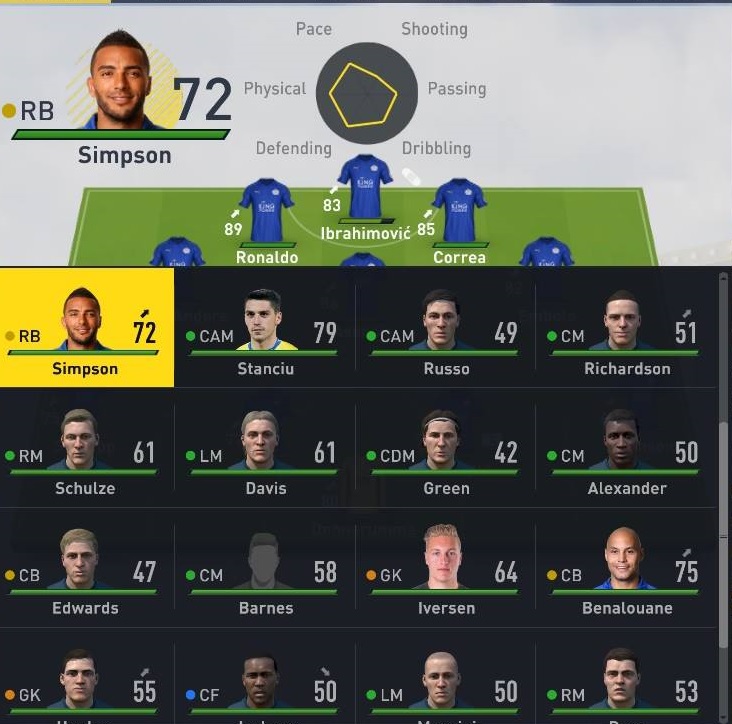Image resolution: width=732 pixels, height=724 pixels.
Task: Pick the Richardson CM player card
Action: pos(626,328)
